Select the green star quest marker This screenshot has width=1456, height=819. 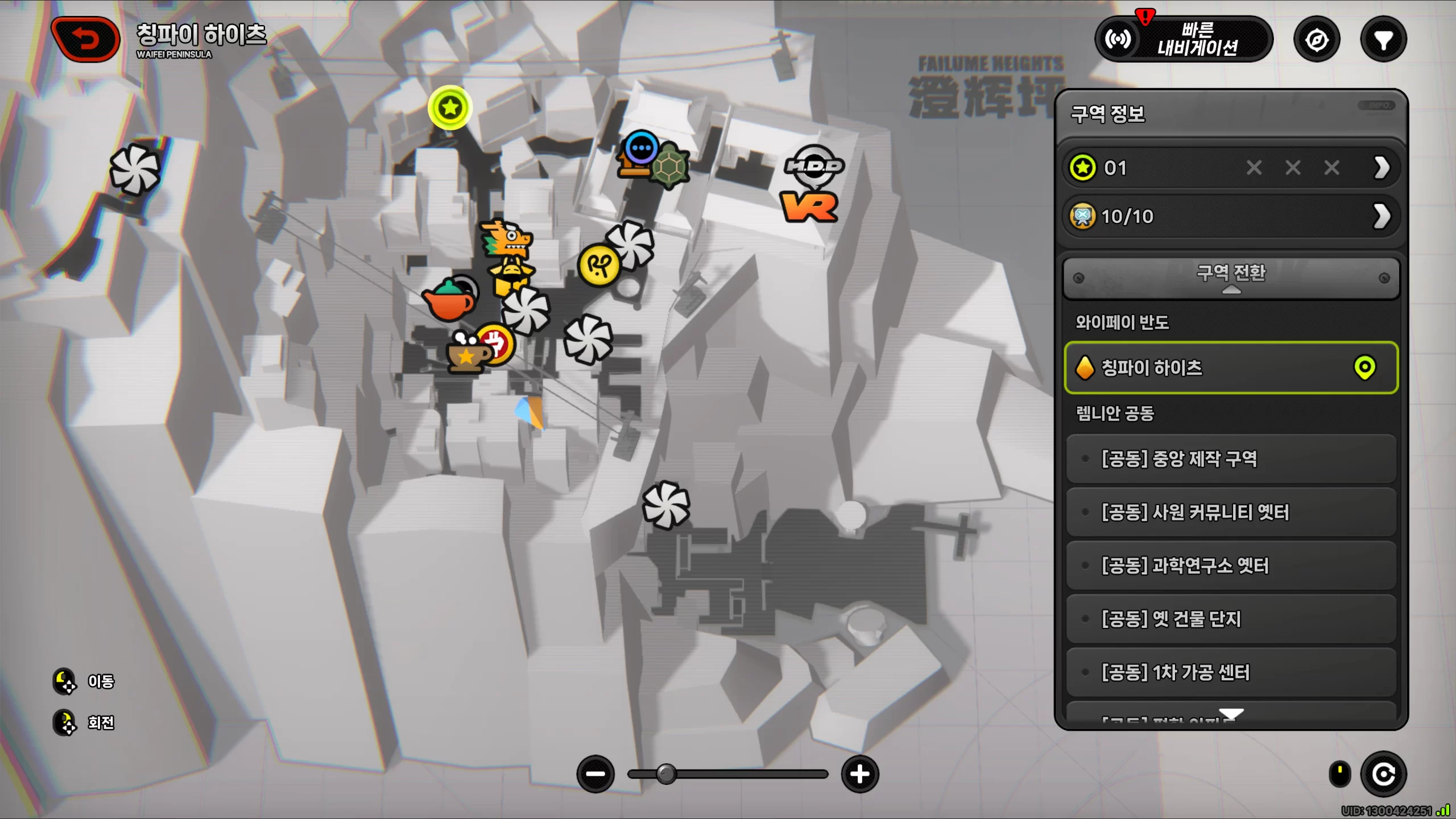450,107
